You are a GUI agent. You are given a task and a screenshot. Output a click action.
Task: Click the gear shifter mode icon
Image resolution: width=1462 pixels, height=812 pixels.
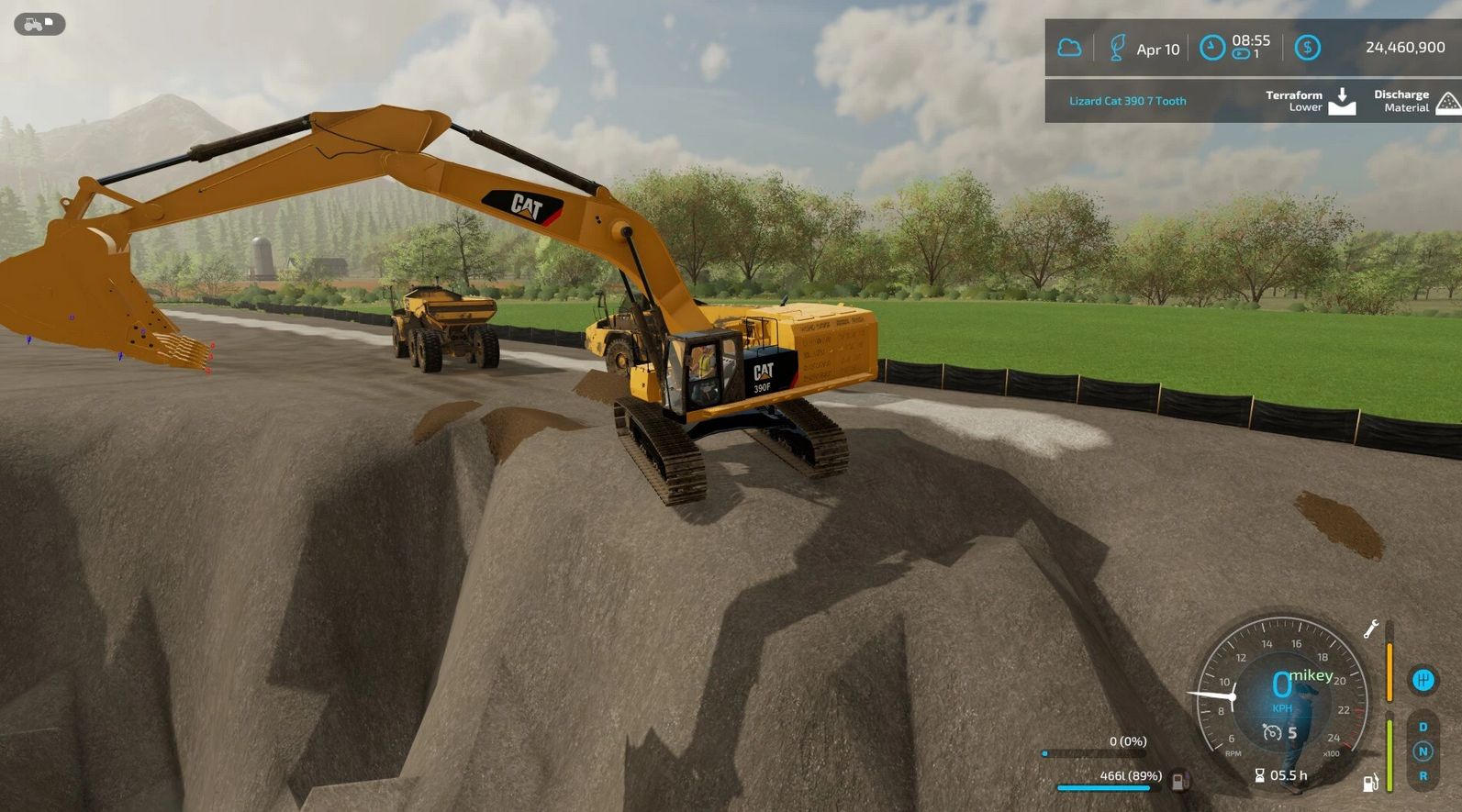tap(1423, 680)
